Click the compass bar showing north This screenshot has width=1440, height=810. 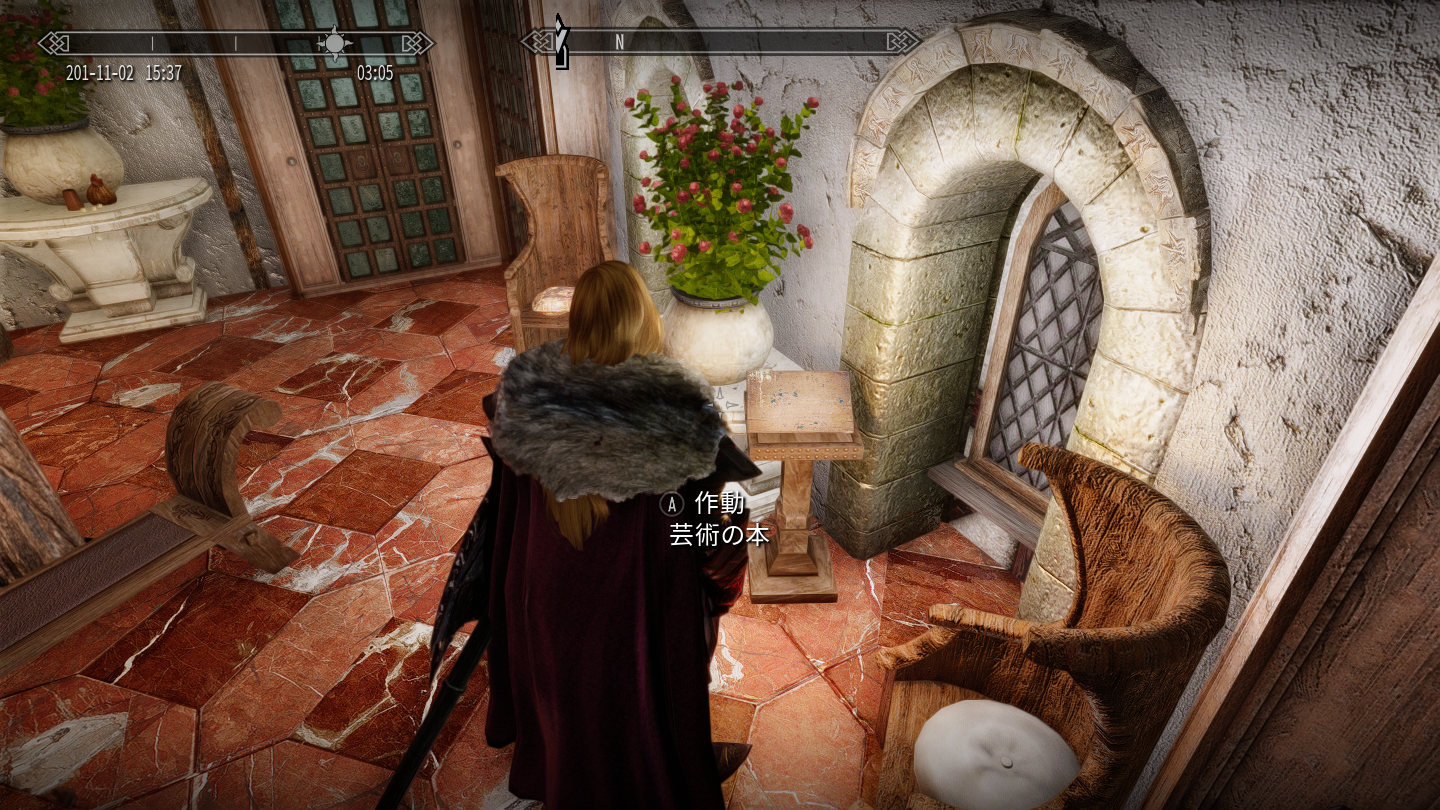(720, 42)
